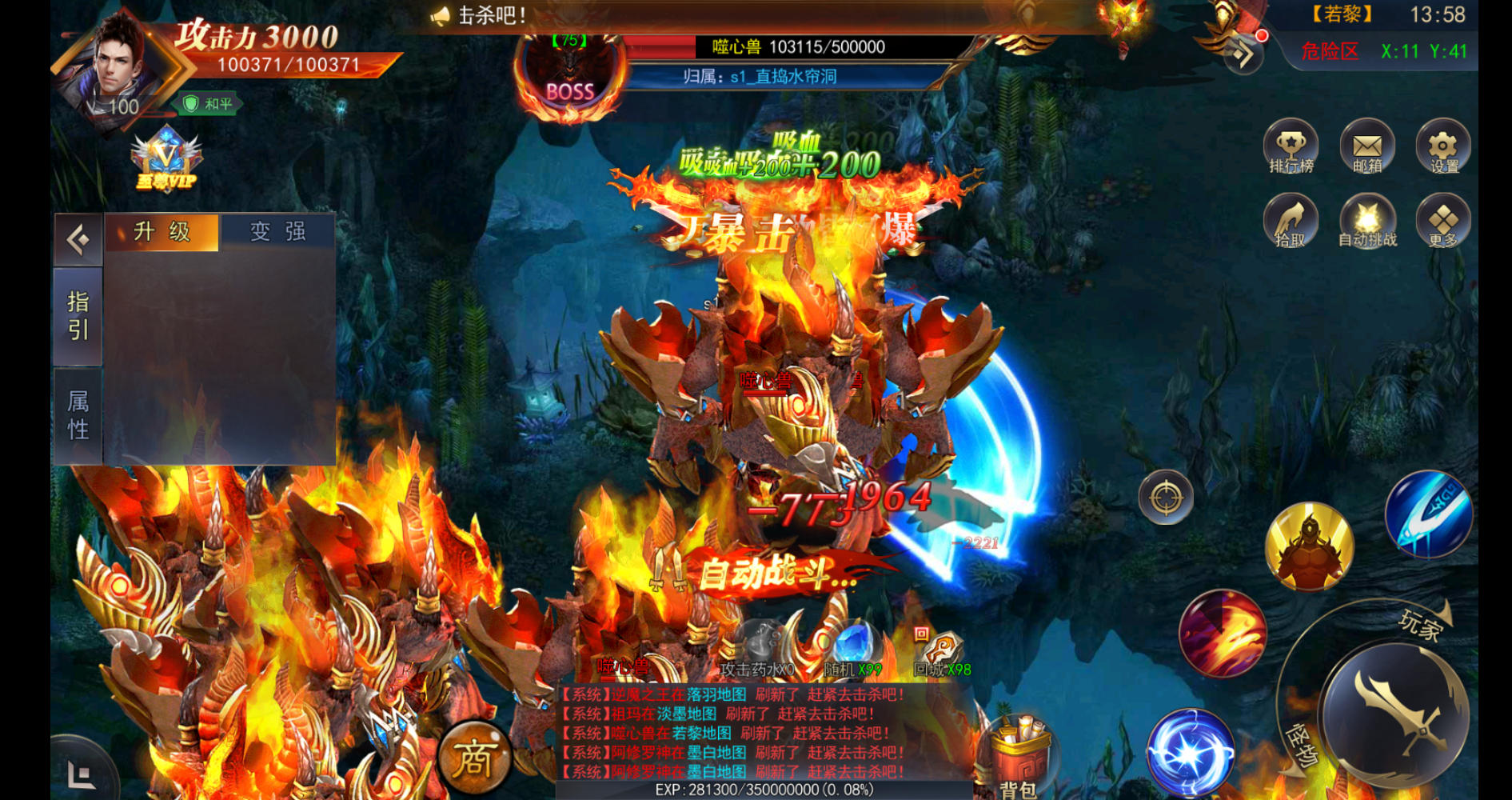Open the 商 shop button

tap(474, 758)
